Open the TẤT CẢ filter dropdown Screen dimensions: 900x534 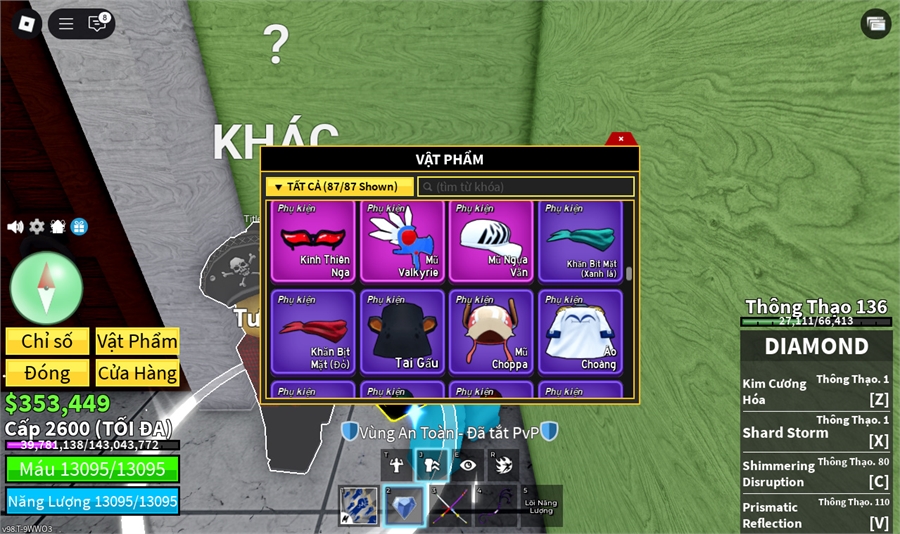click(x=340, y=186)
